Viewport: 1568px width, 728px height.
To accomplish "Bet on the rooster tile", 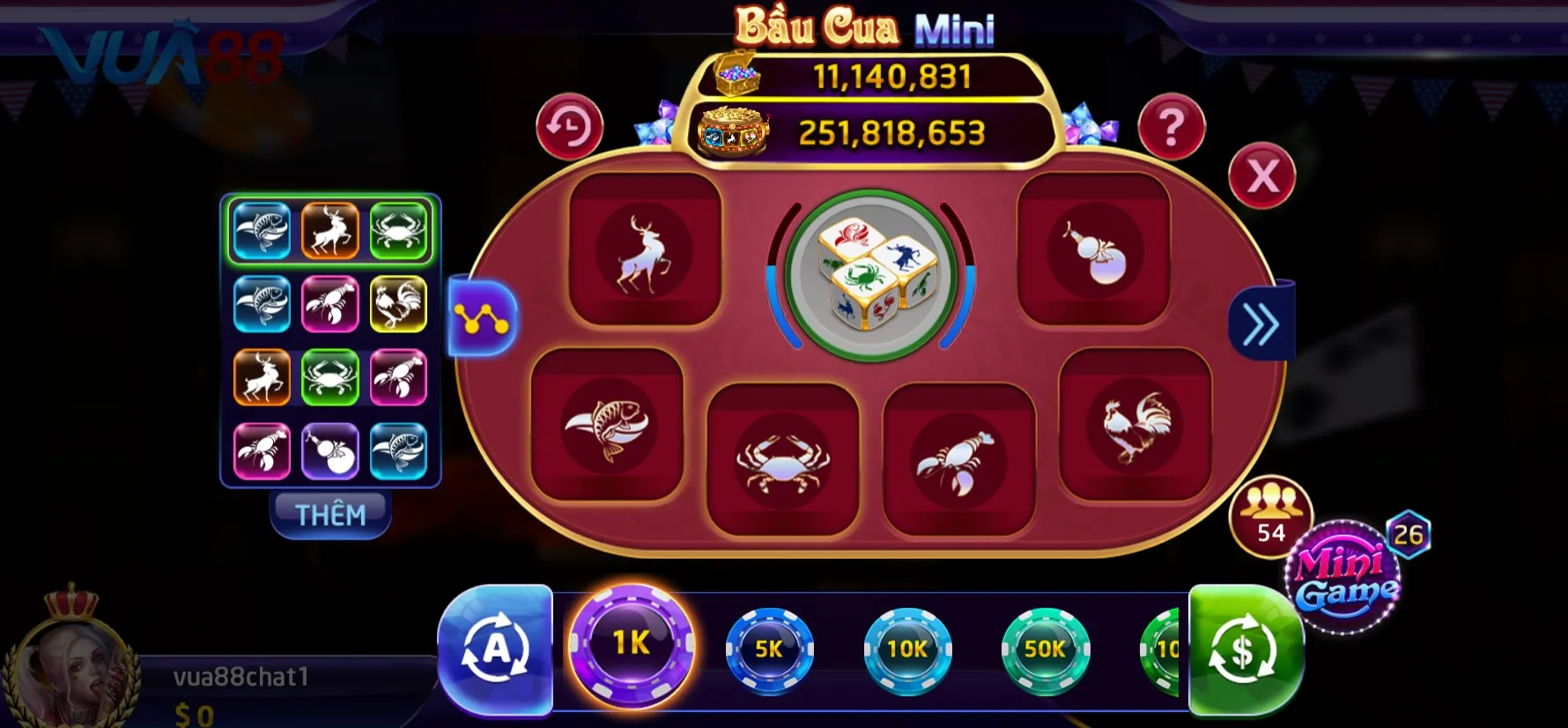I will coord(1135,426).
